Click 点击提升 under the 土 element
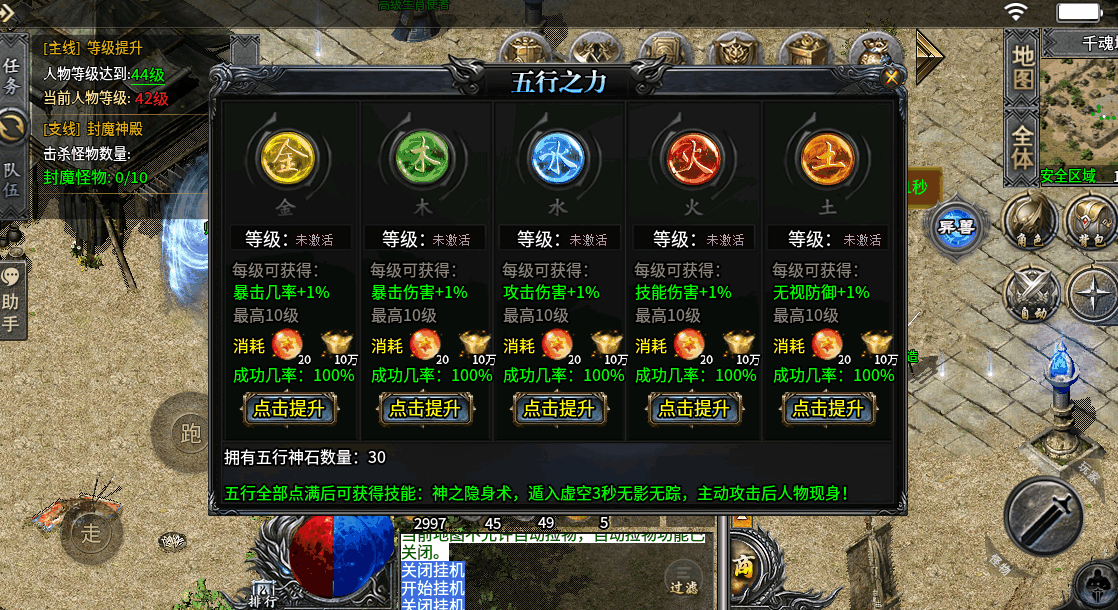Screen dimensions: 1118x610 pos(828,408)
